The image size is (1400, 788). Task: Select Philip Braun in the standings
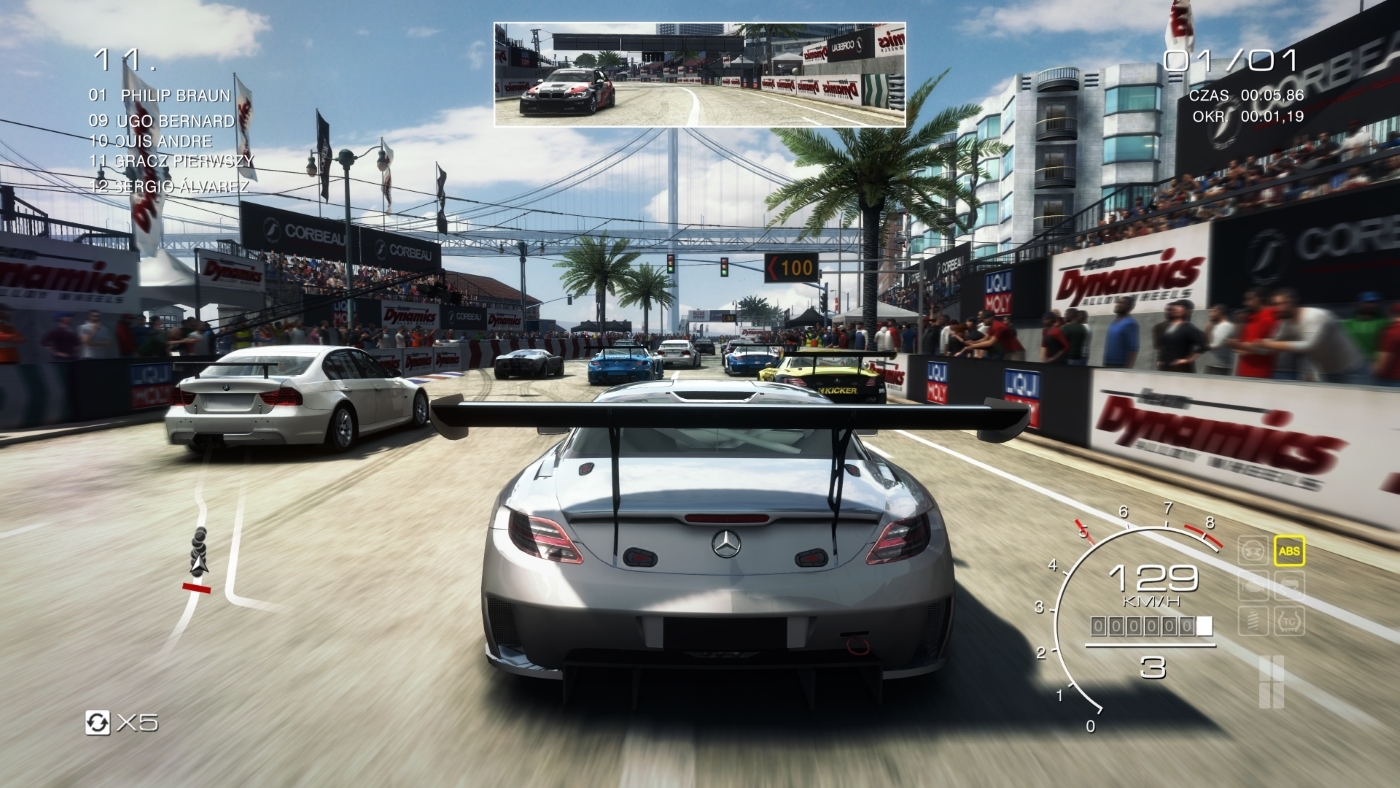point(160,96)
